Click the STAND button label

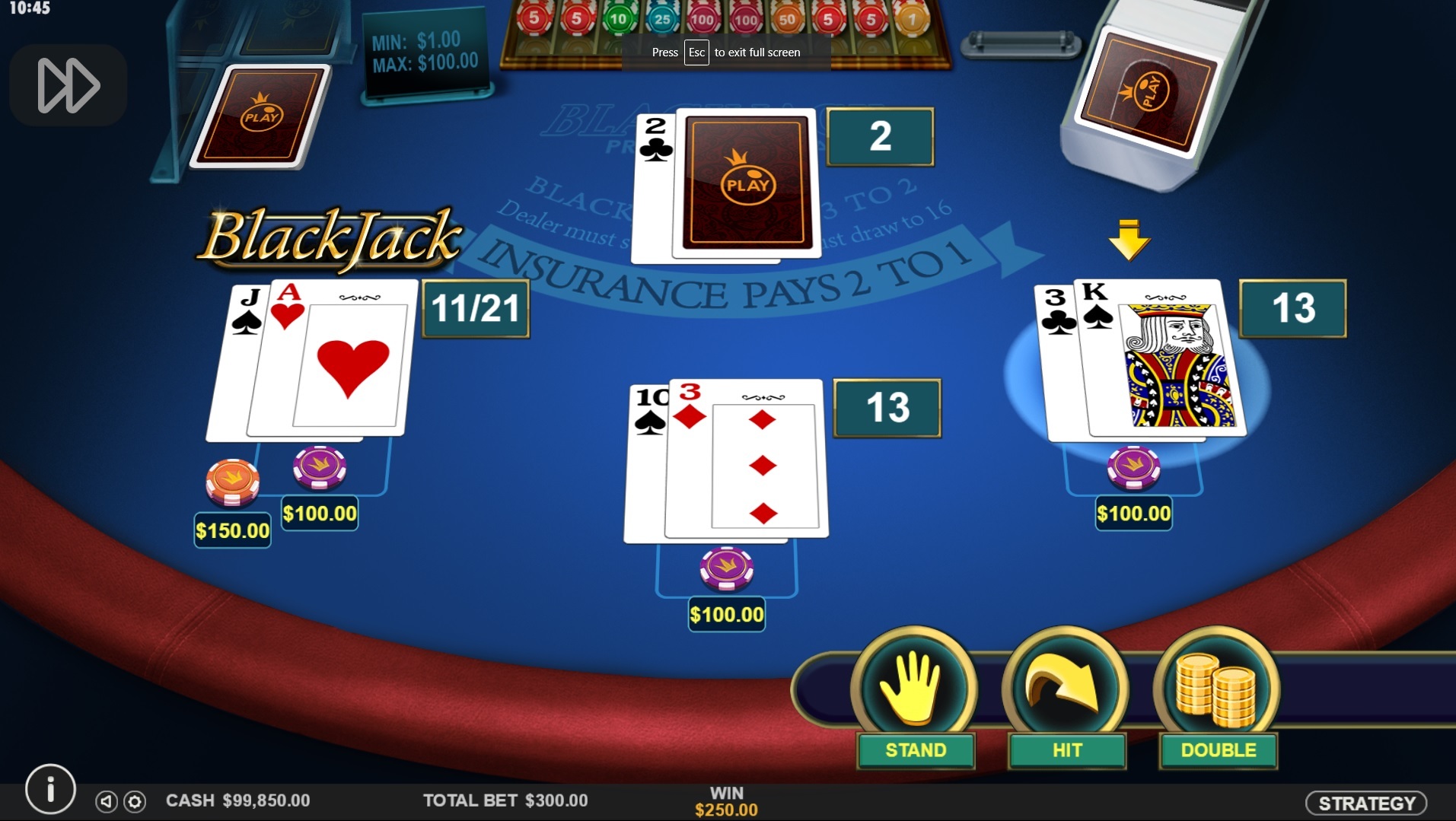(915, 750)
